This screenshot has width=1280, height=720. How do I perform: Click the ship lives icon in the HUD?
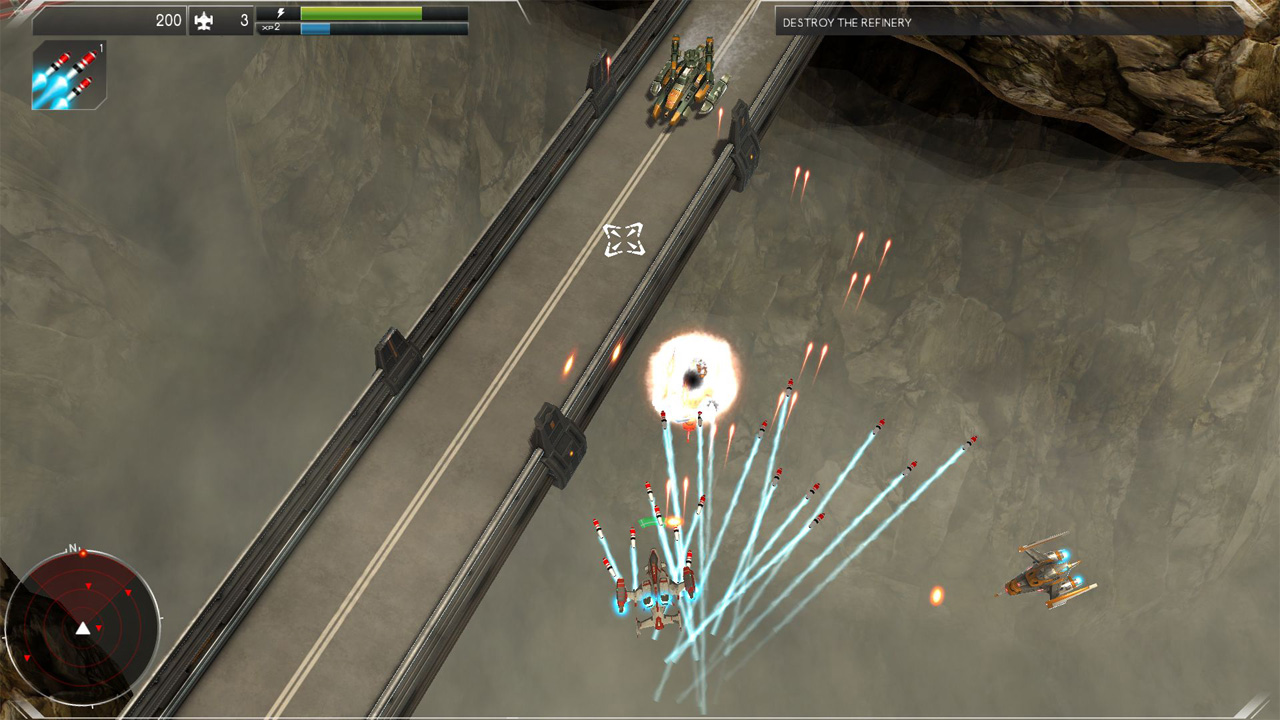(x=205, y=20)
